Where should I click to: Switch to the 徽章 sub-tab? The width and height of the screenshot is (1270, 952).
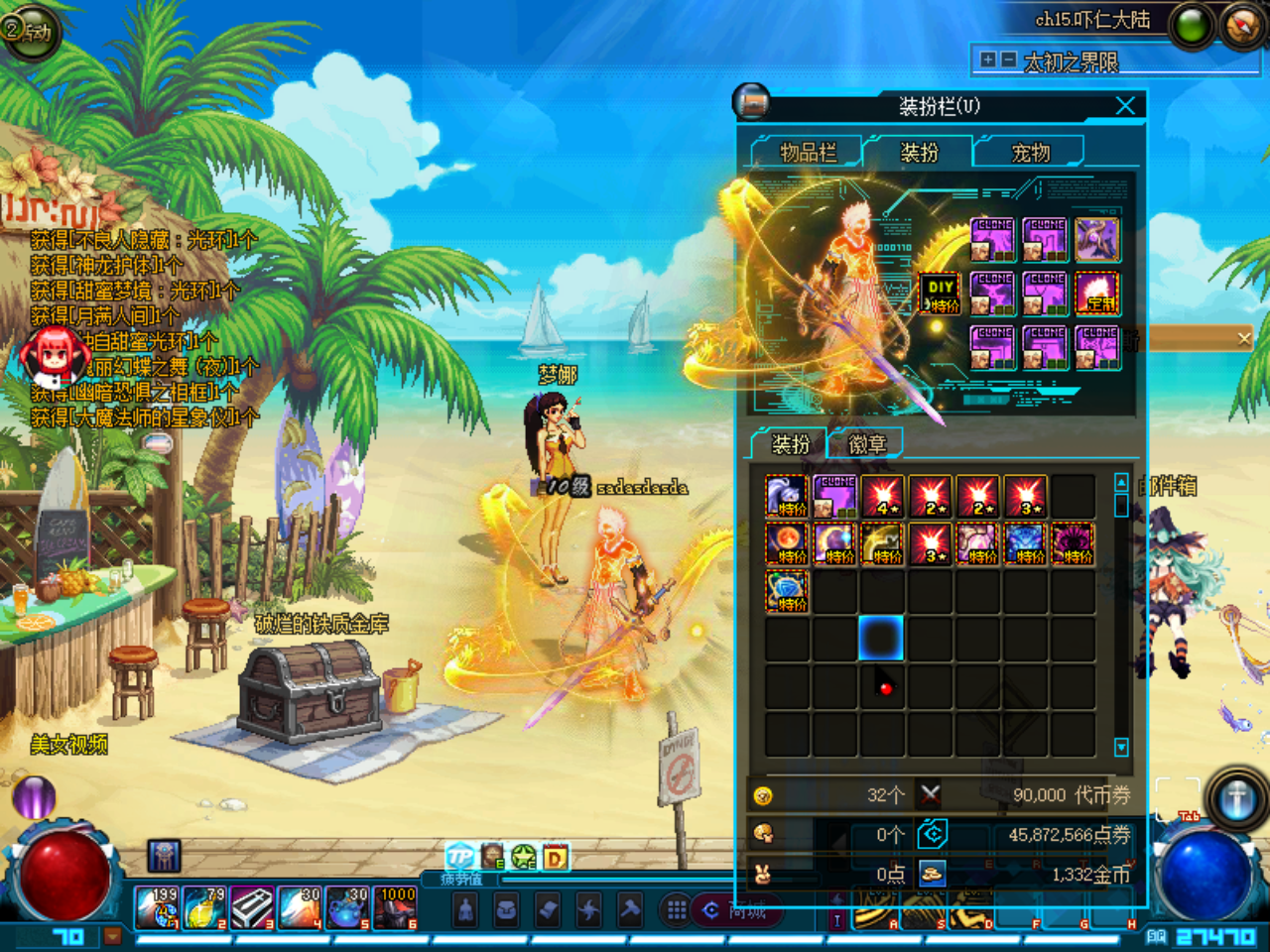866,443
